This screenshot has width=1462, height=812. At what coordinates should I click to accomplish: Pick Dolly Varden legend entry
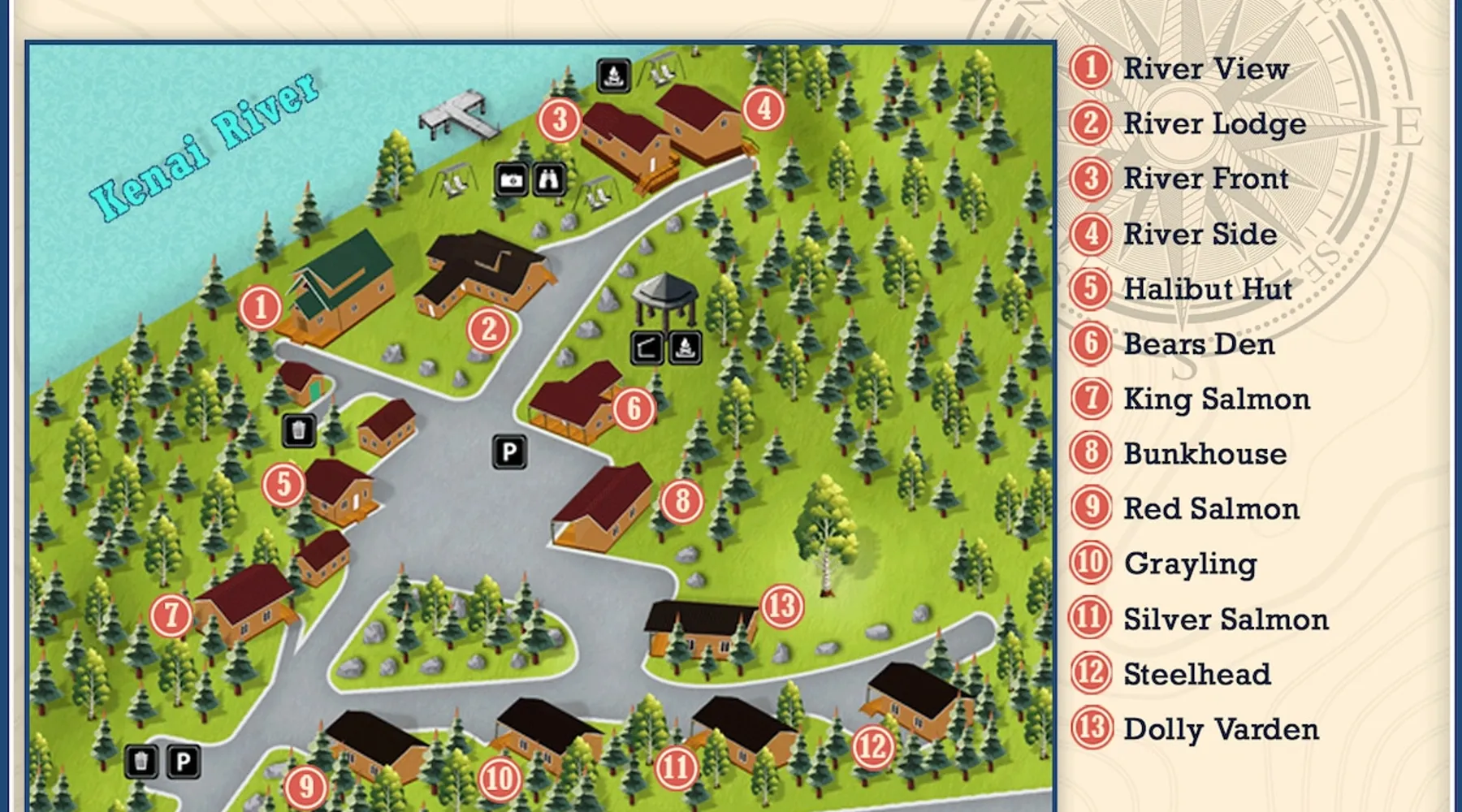(x=1220, y=729)
